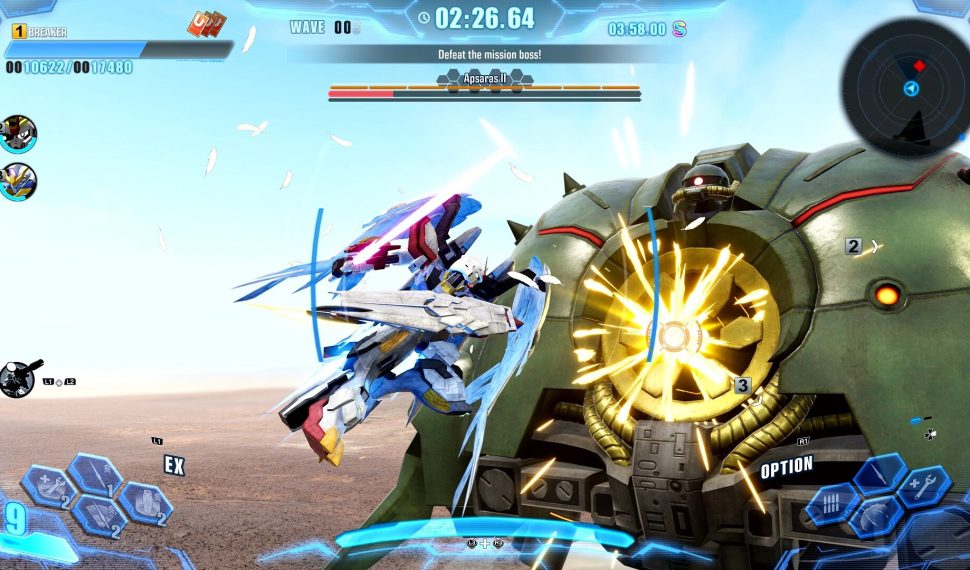Viewport: 970px width, 570px height.
Task: Select the cannon weapon icon
Action: [17, 378]
